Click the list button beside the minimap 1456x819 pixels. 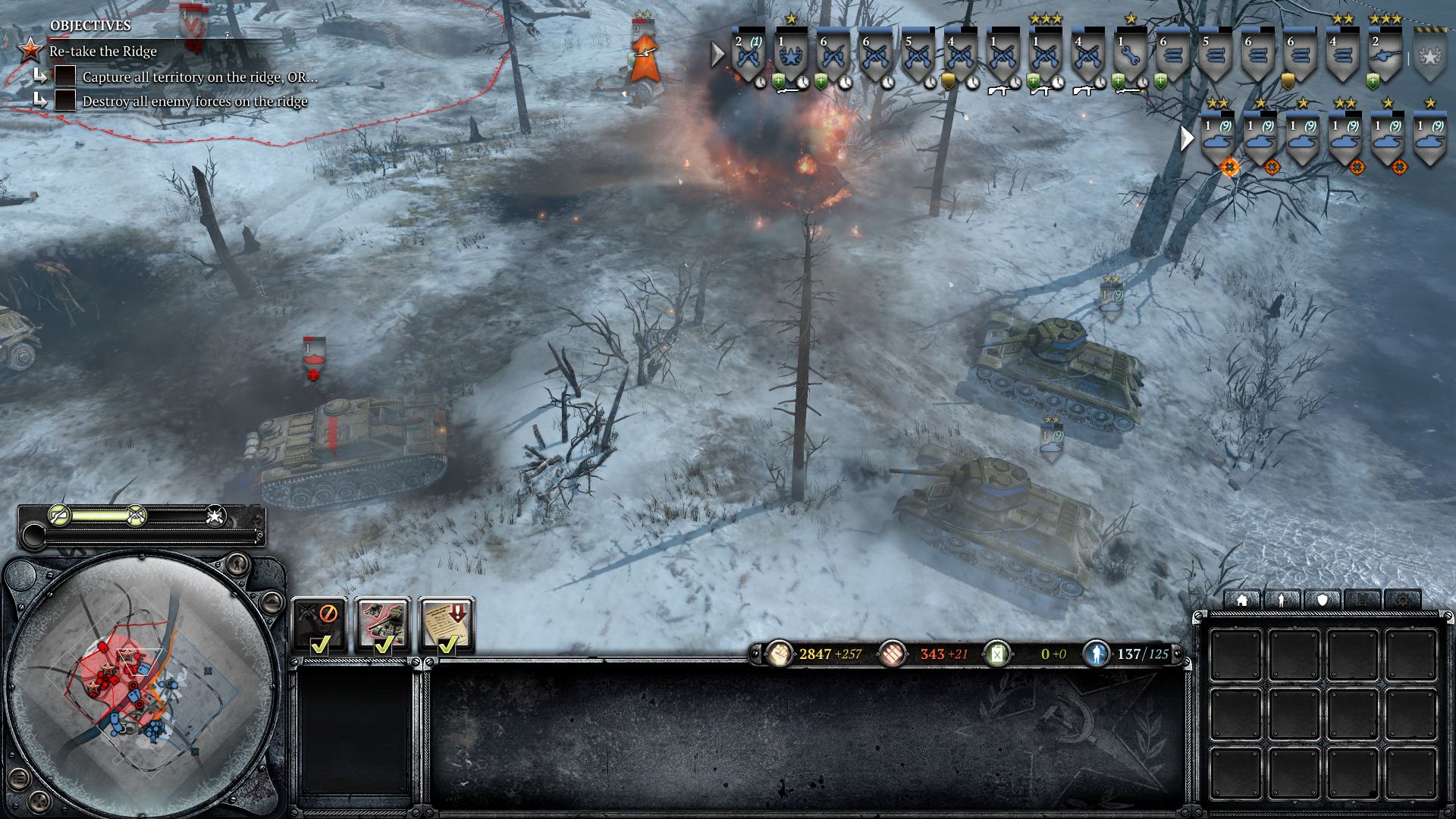point(20,778)
